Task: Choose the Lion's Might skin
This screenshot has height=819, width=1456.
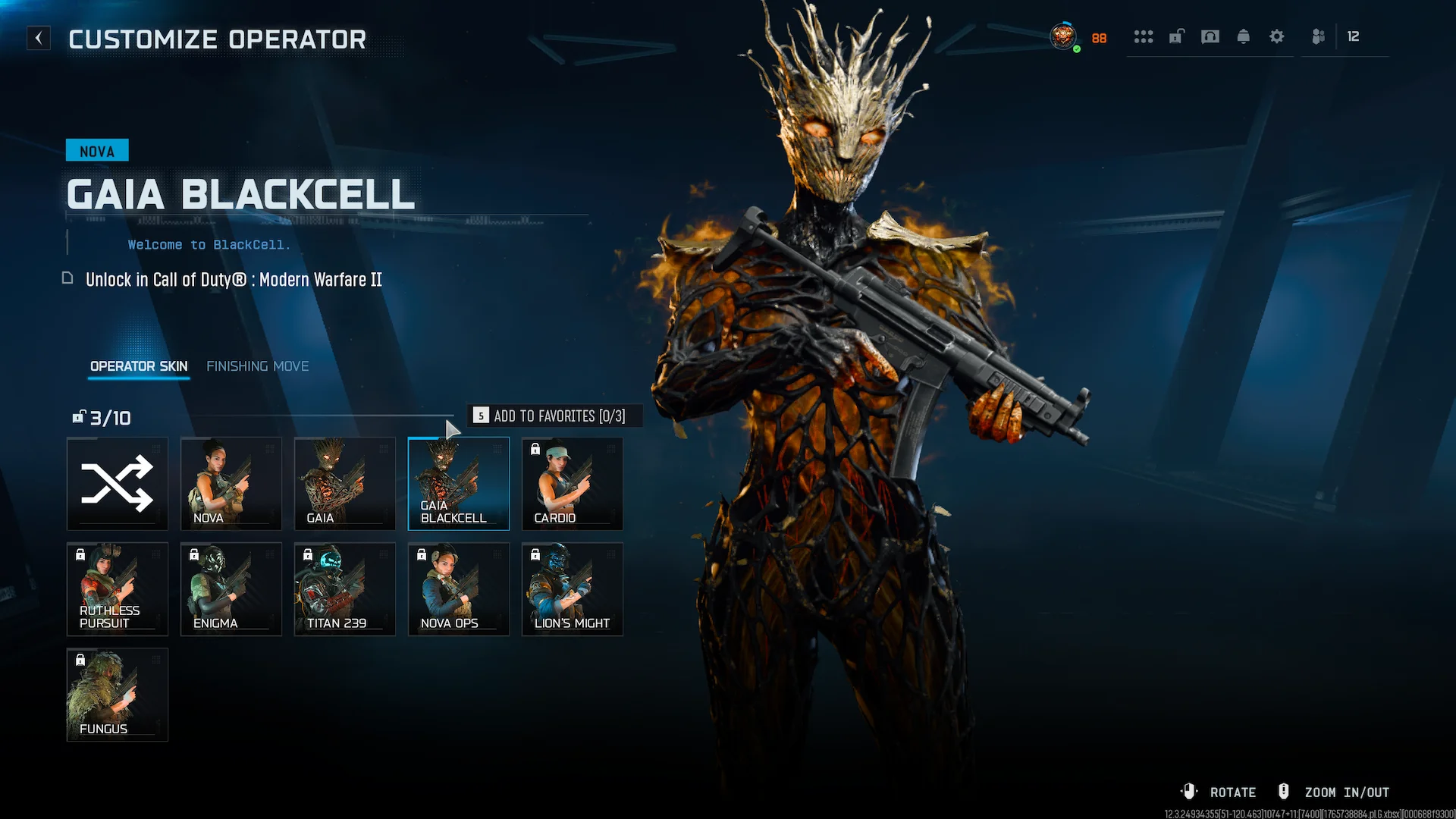Action: 573,589
